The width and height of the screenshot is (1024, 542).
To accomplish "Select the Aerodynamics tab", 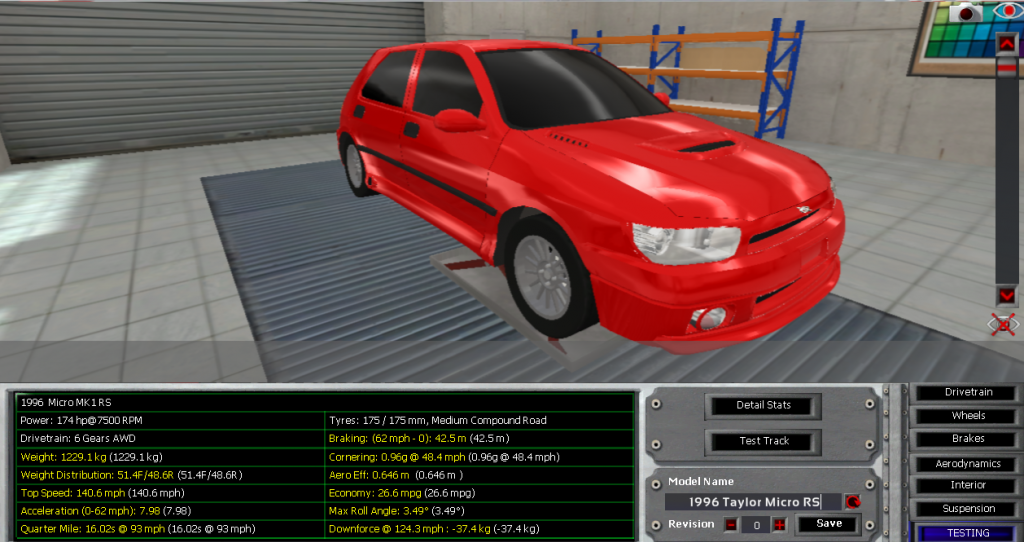I will coord(968,464).
